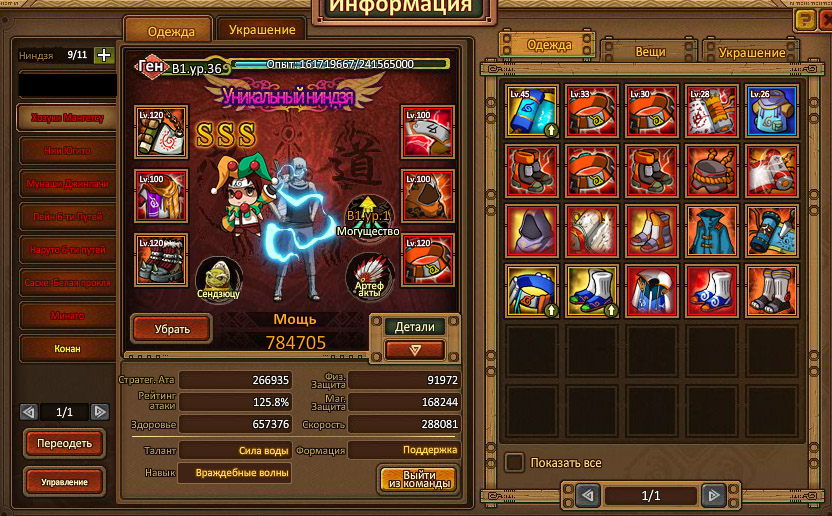Toggle the Показать все checkbox
Screen dimensions: 832x516
pos(514,463)
